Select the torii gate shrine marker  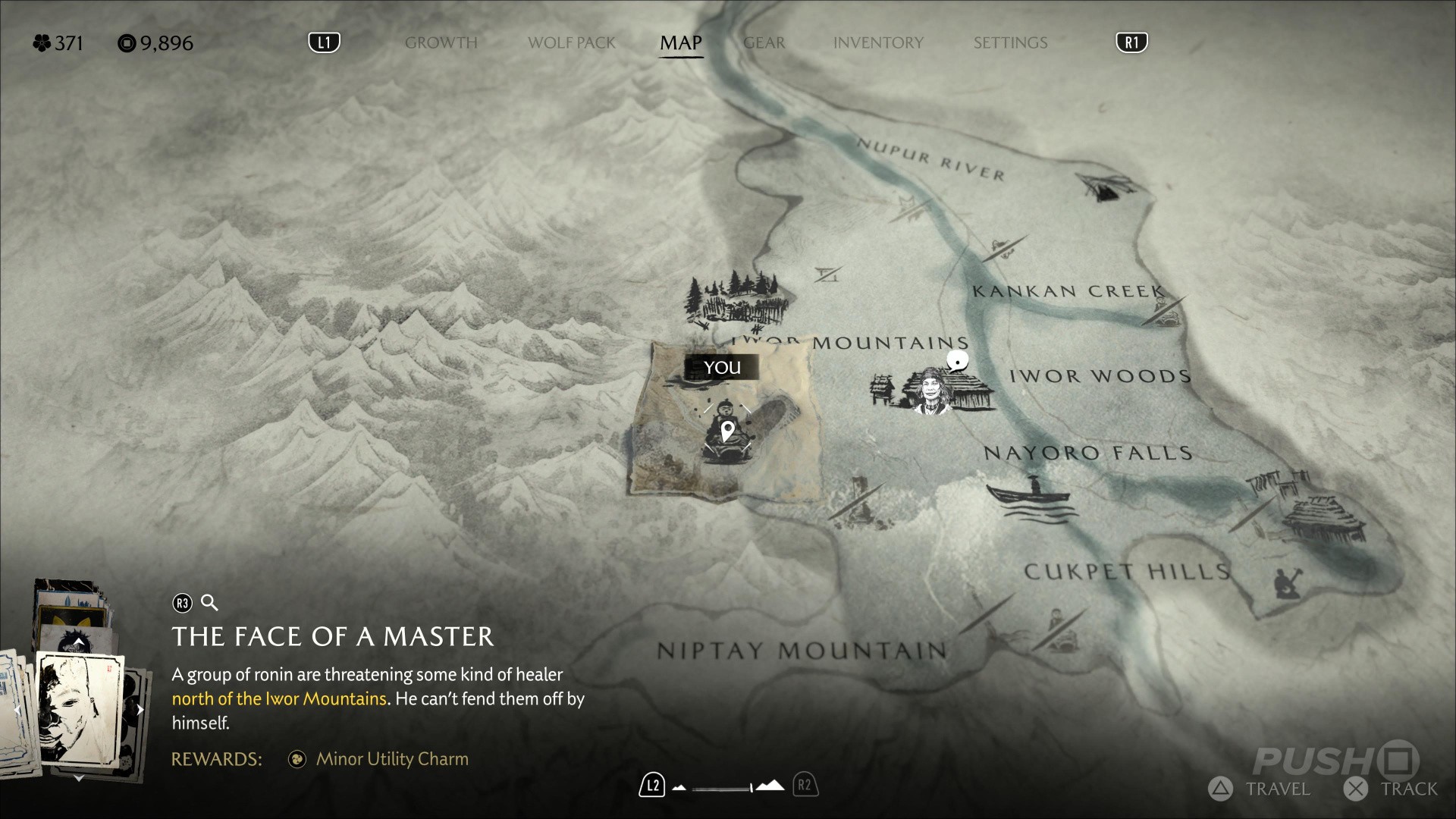[829, 273]
